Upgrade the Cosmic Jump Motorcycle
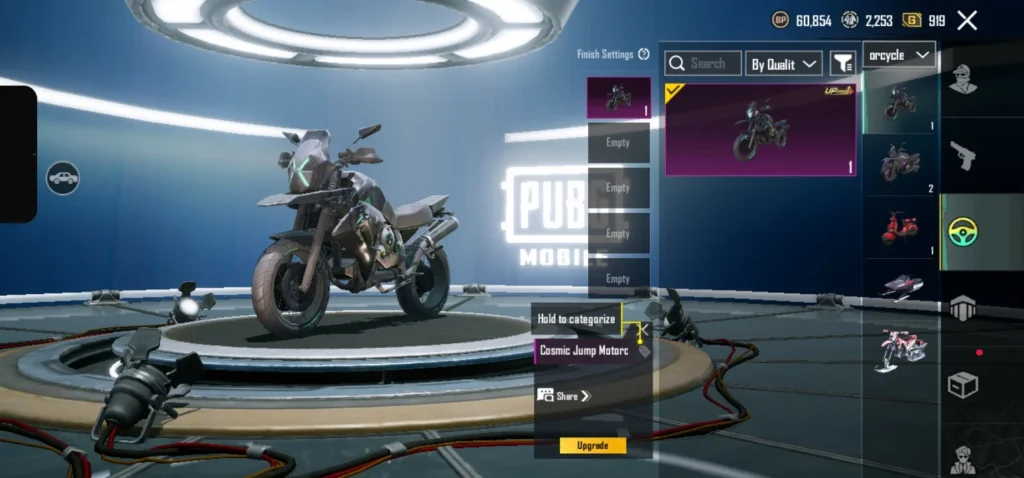The height and width of the screenshot is (478, 1024). [592, 445]
